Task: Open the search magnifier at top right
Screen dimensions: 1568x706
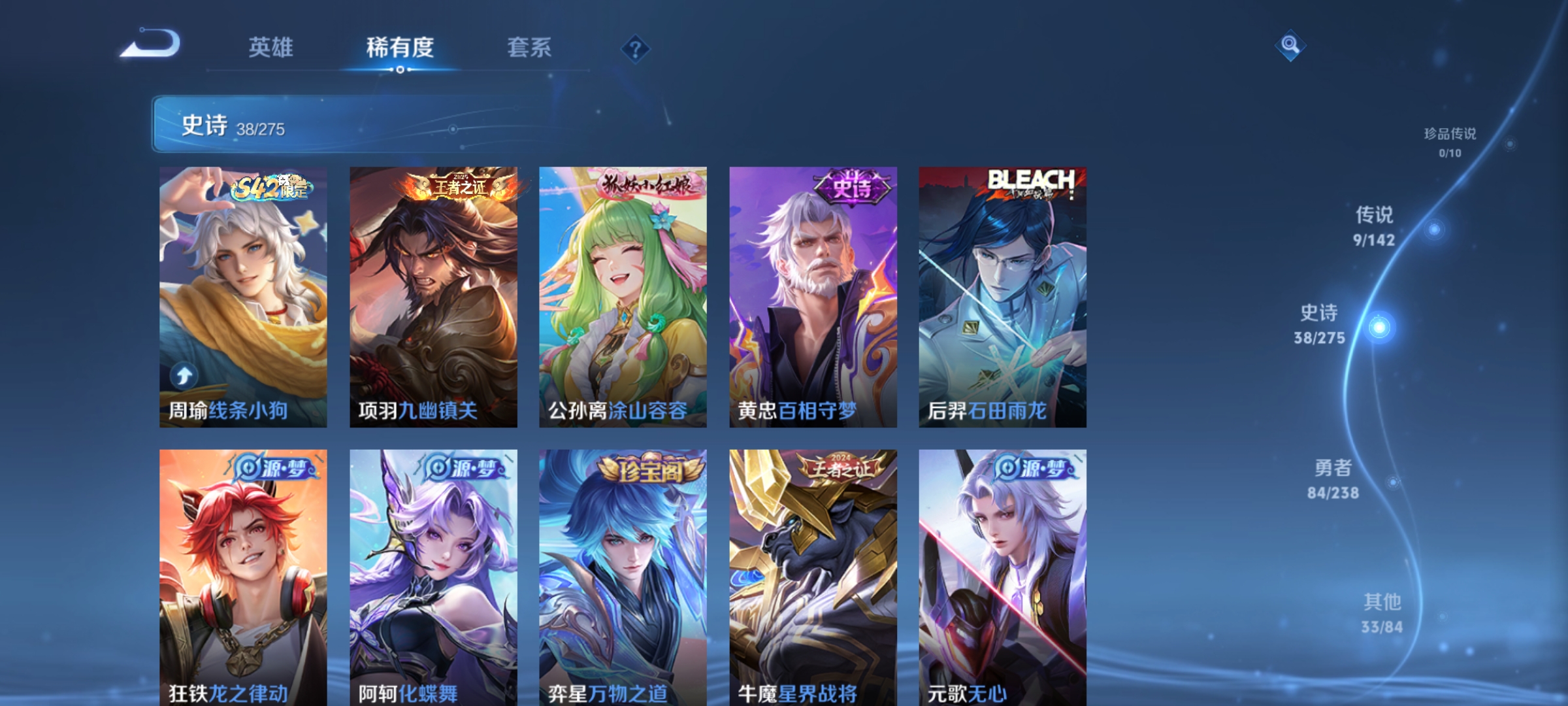Action: coord(1290,47)
